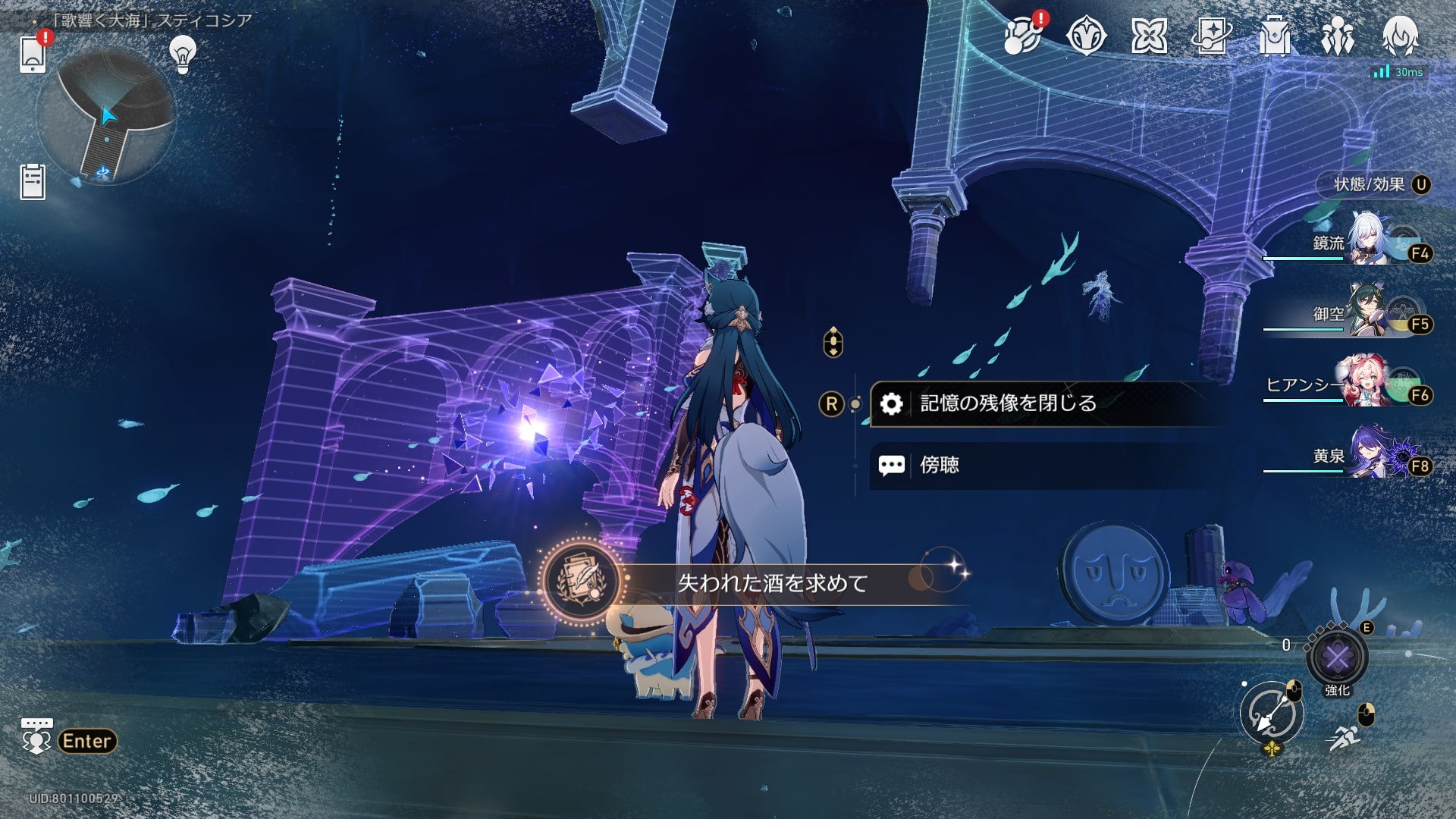Select the '傍聴' dialogue option
The height and width of the screenshot is (819, 1456).
point(940,465)
